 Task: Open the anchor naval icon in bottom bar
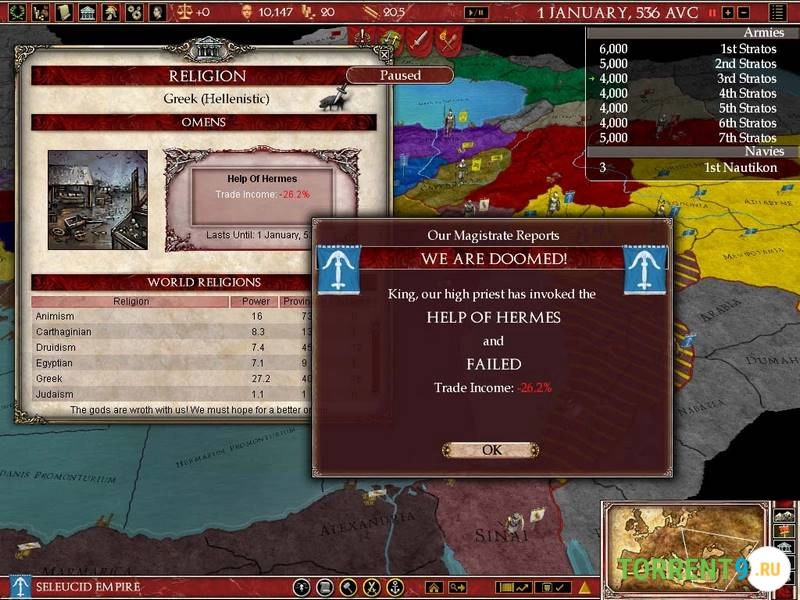[x=395, y=587]
